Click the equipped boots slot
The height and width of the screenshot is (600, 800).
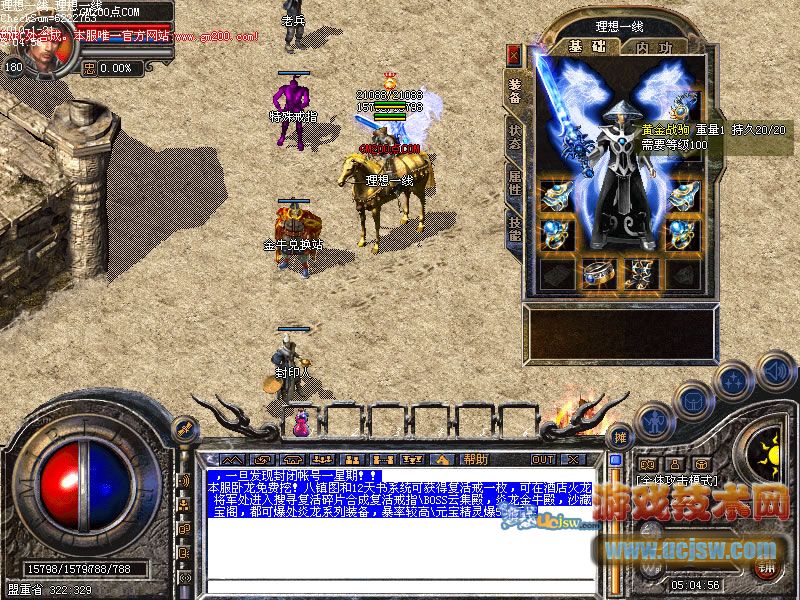[x=639, y=272]
